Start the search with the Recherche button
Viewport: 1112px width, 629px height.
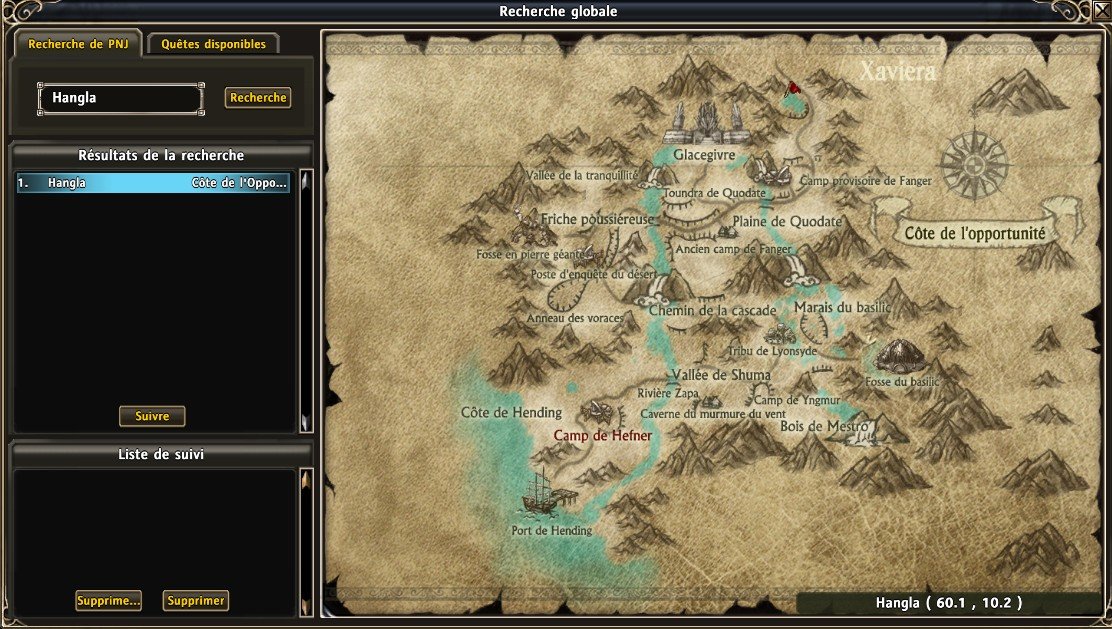point(258,98)
